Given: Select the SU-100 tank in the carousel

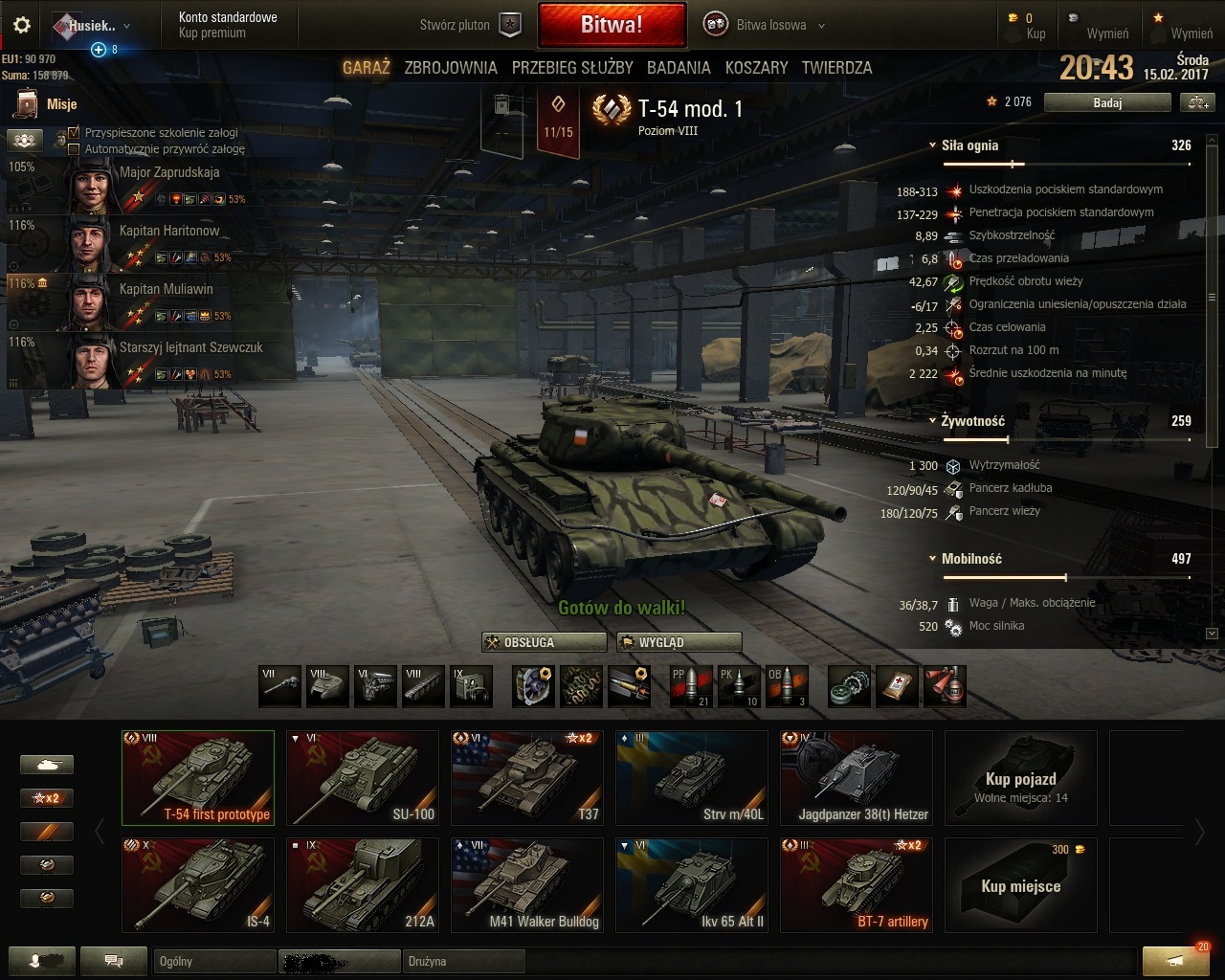Looking at the screenshot, I should [363, 778].
